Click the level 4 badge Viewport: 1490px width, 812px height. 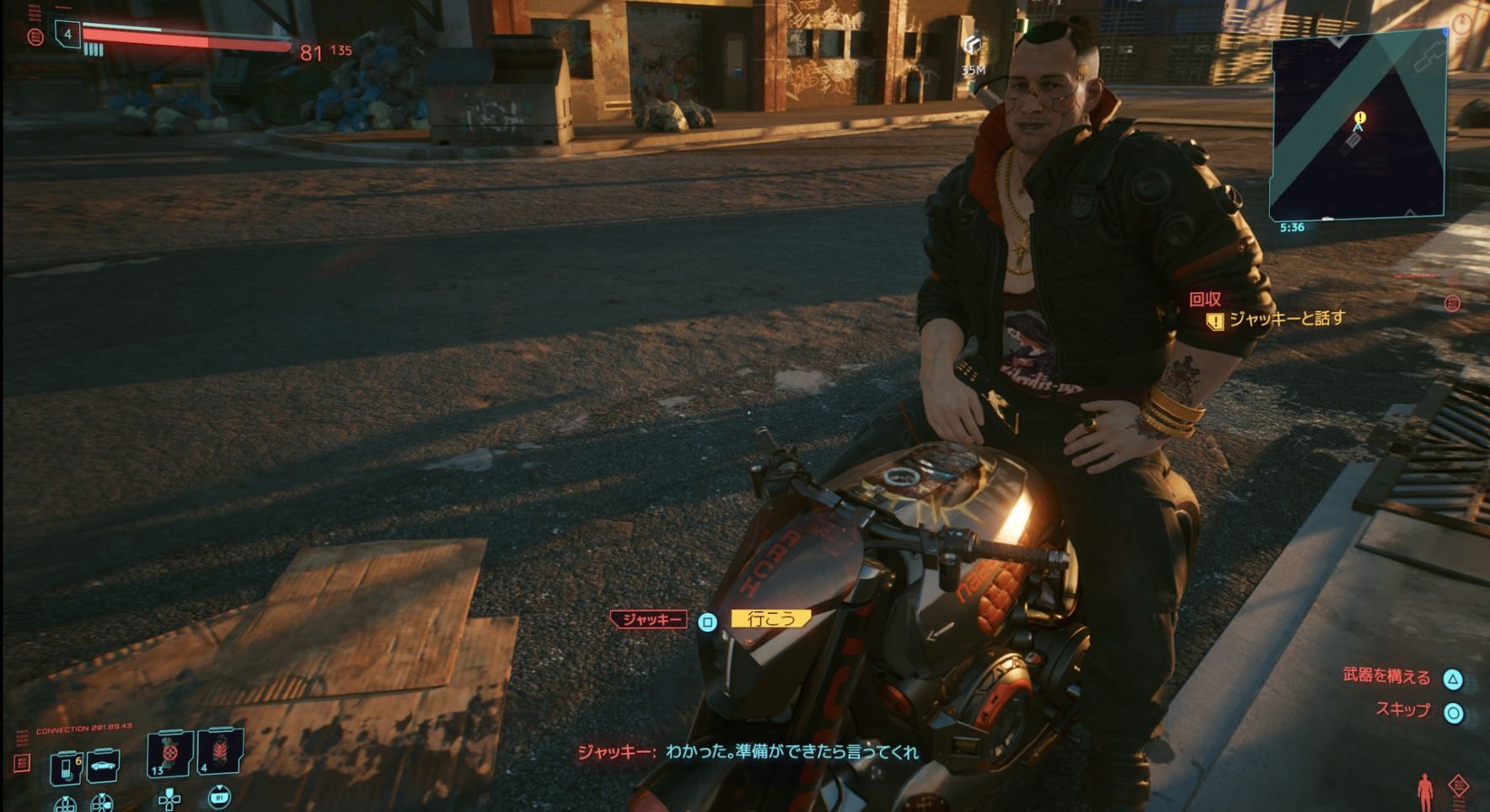(67, 35)
